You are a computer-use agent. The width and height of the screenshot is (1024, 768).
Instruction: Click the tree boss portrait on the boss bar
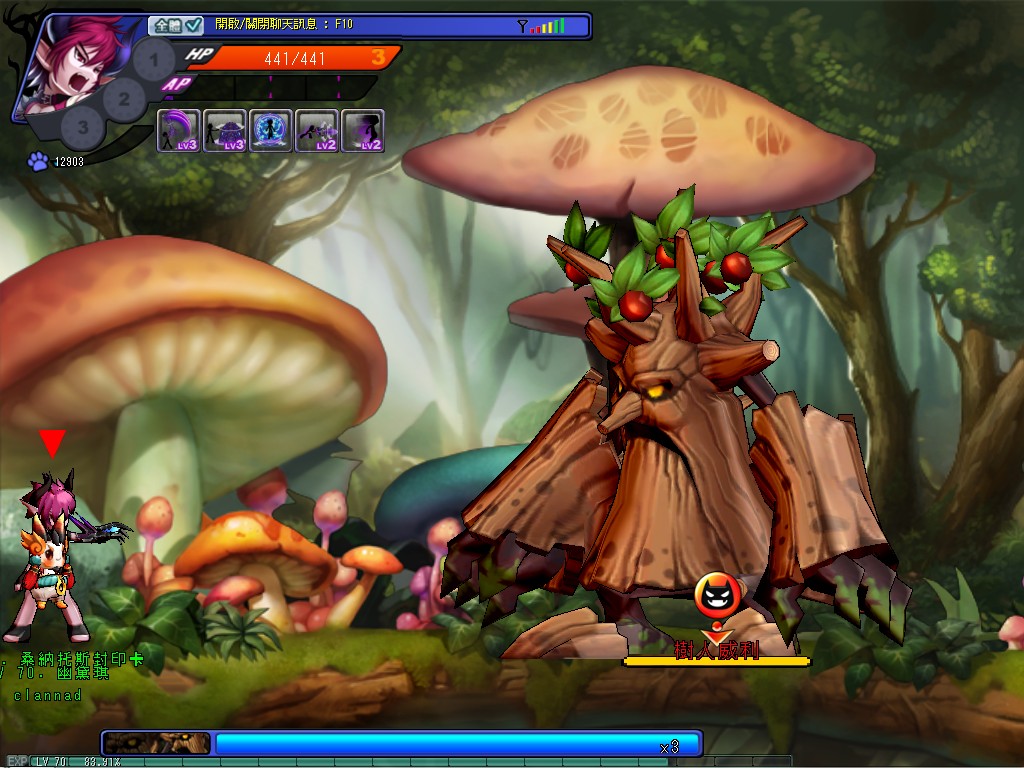157,743
